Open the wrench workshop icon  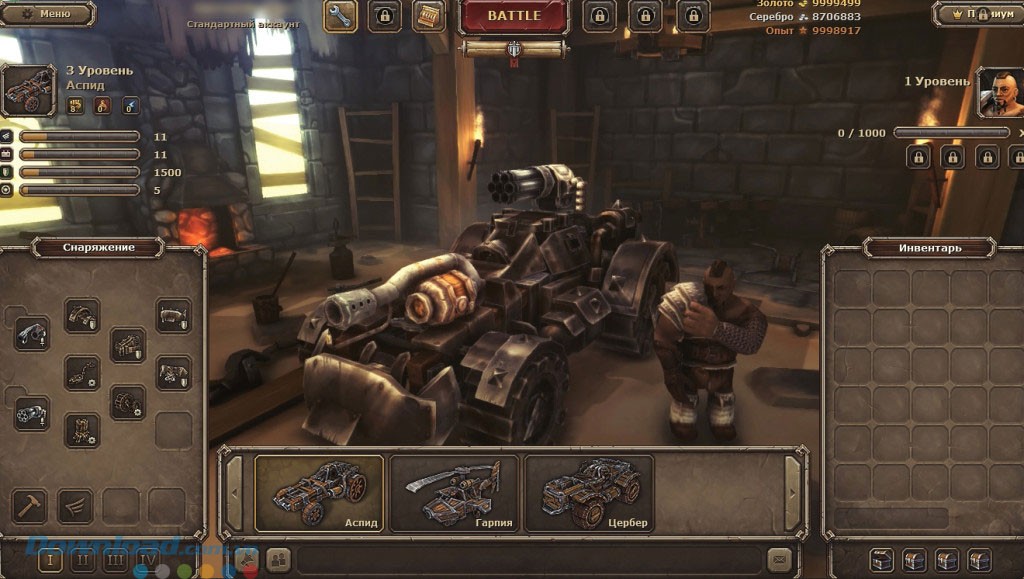[x=341, y=16]
